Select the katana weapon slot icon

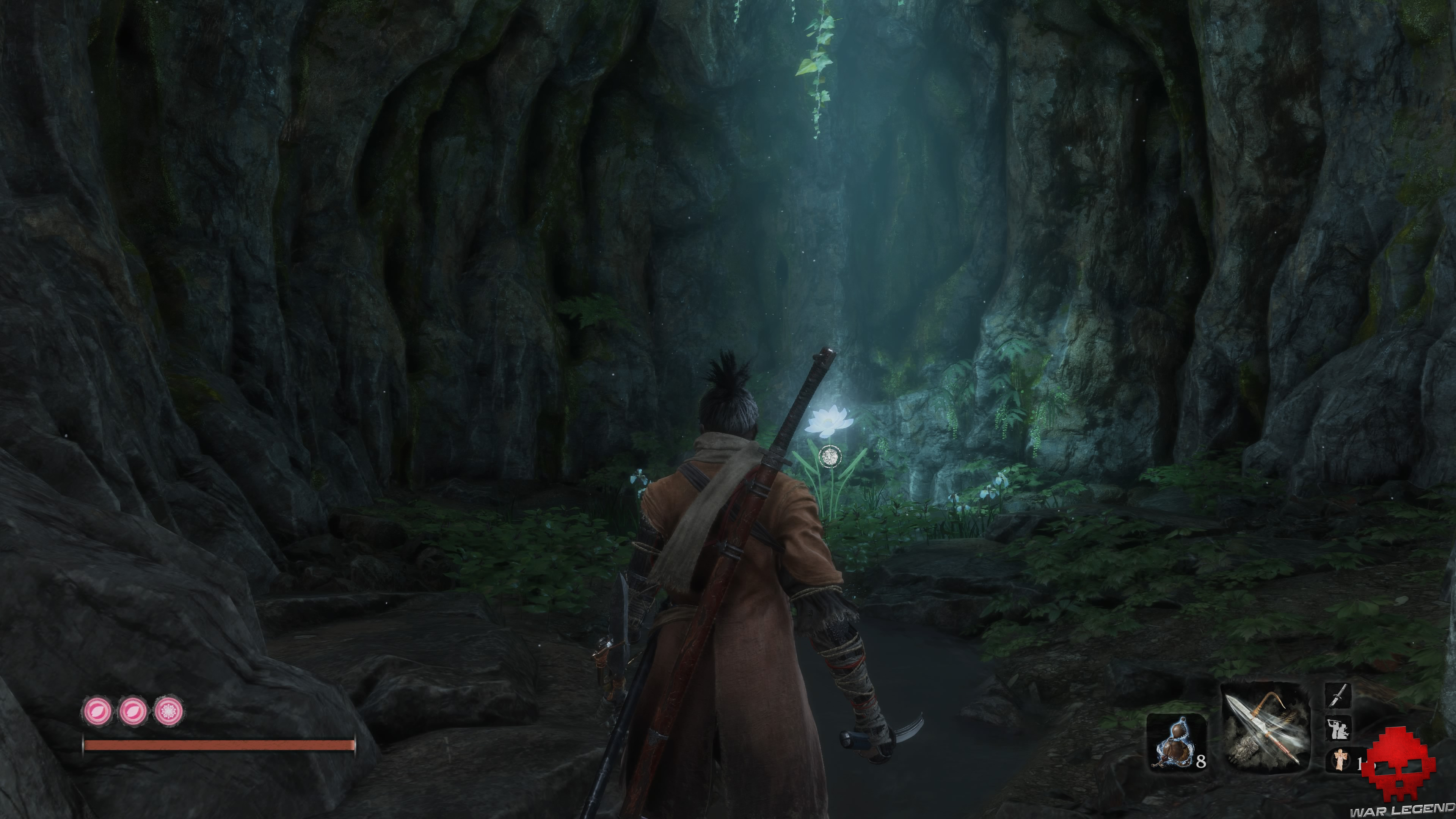click(x=1338, y=696)
